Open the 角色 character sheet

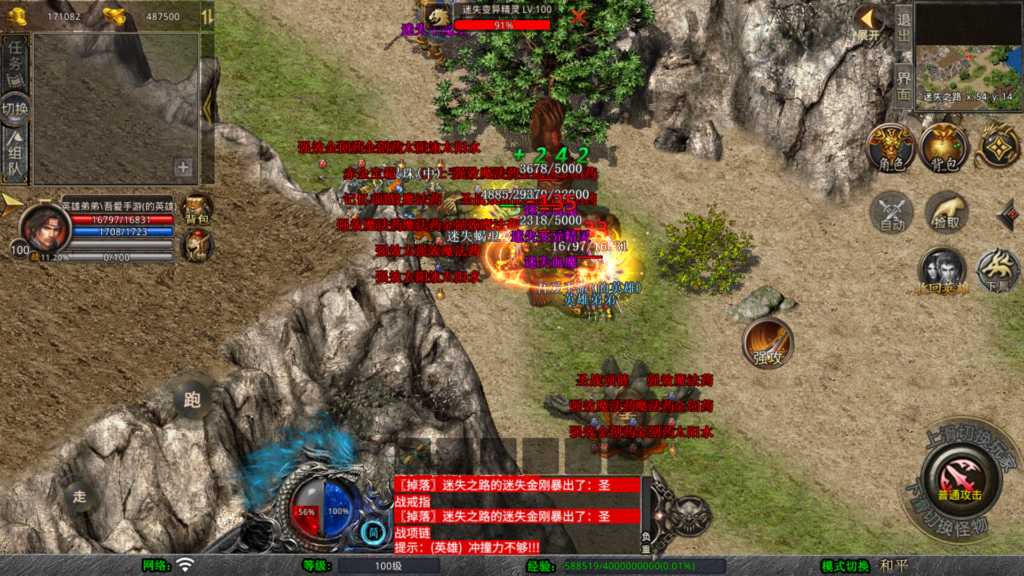tap(889, 148)
